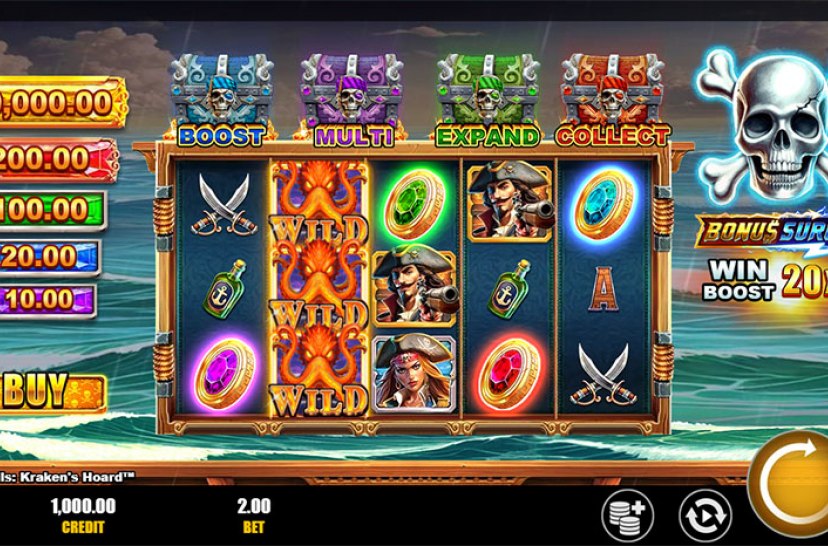Spin the reels with the golden arrow button
Viewport: 828px width, 546px height.
794,486
